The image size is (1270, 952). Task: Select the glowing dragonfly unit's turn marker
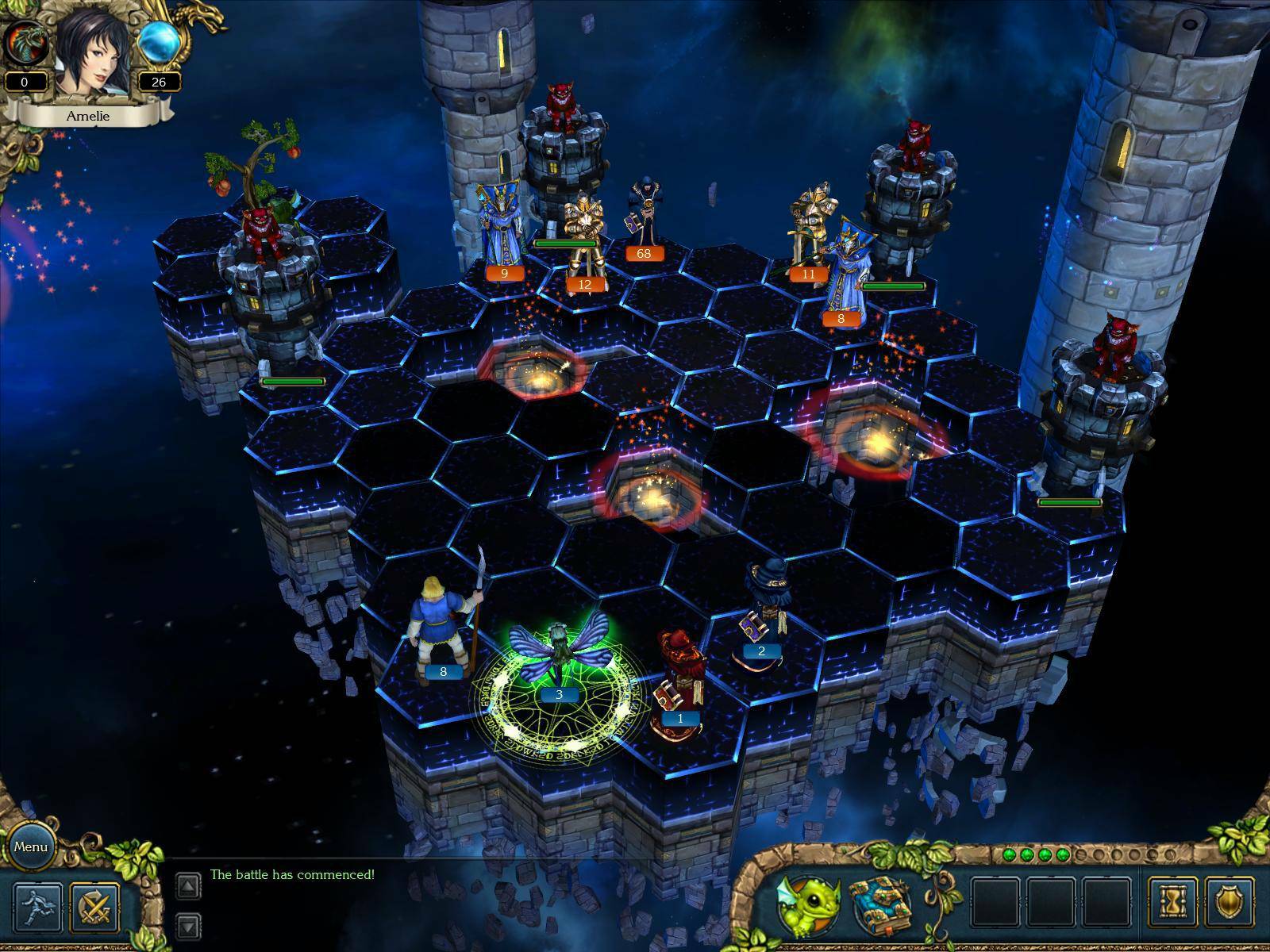coord(560,694)
